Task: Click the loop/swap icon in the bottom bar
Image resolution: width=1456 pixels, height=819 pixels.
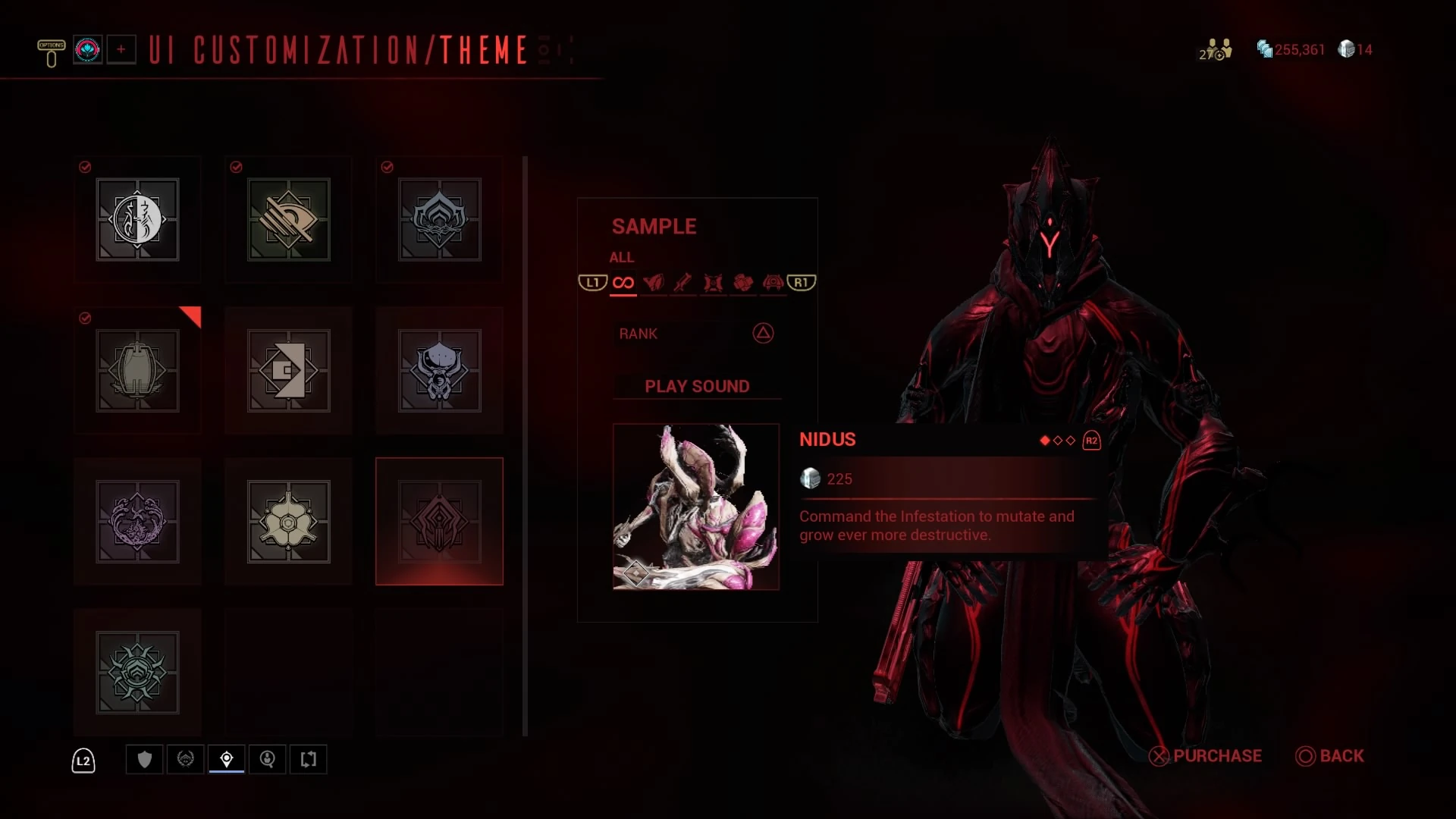Action: pyautogui.click(x=309, y=760)
